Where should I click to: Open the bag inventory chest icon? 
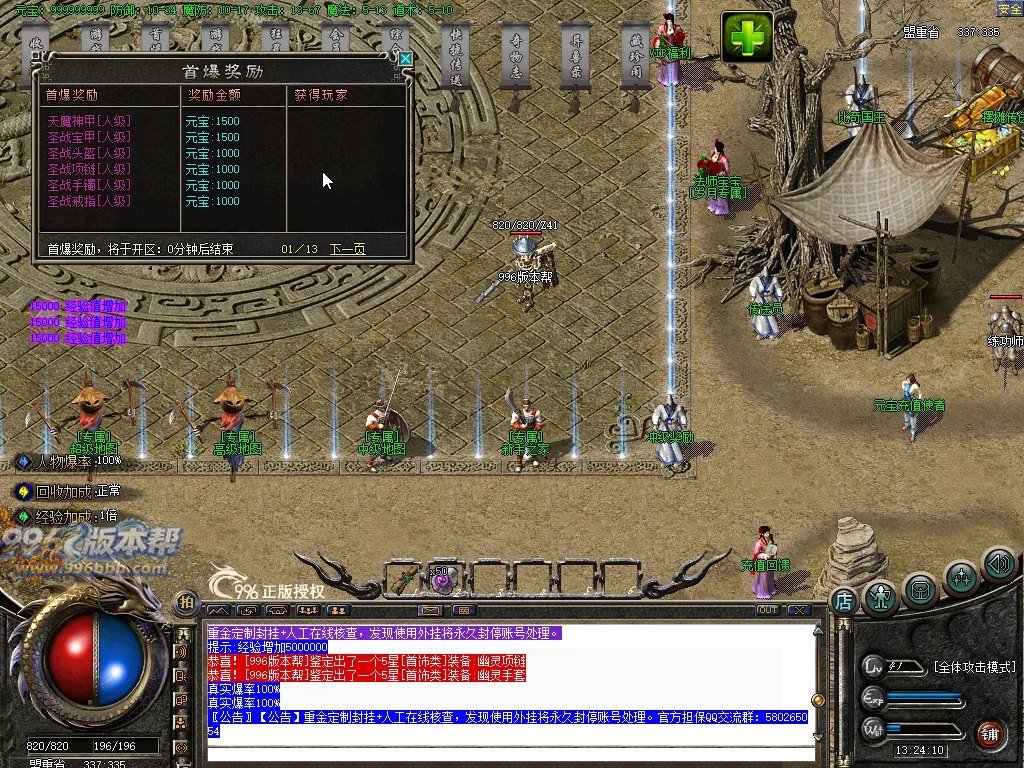920,589
